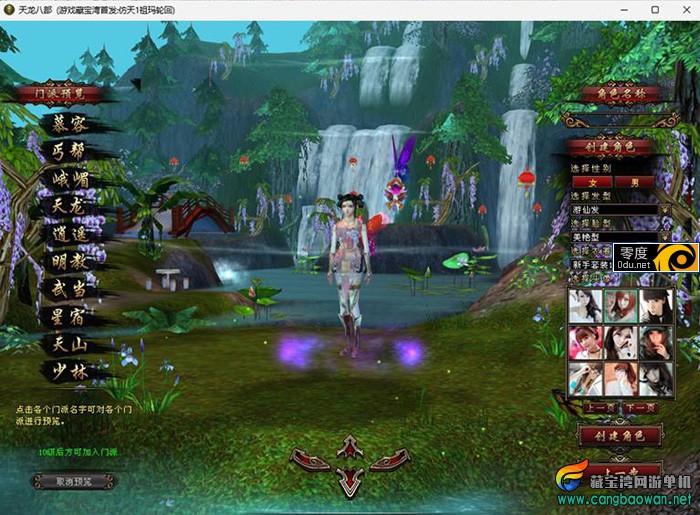Viewport: 700px width, 515px height.
Task: Select the red-haired portrait with green border
Action: (x=620, y=306)
